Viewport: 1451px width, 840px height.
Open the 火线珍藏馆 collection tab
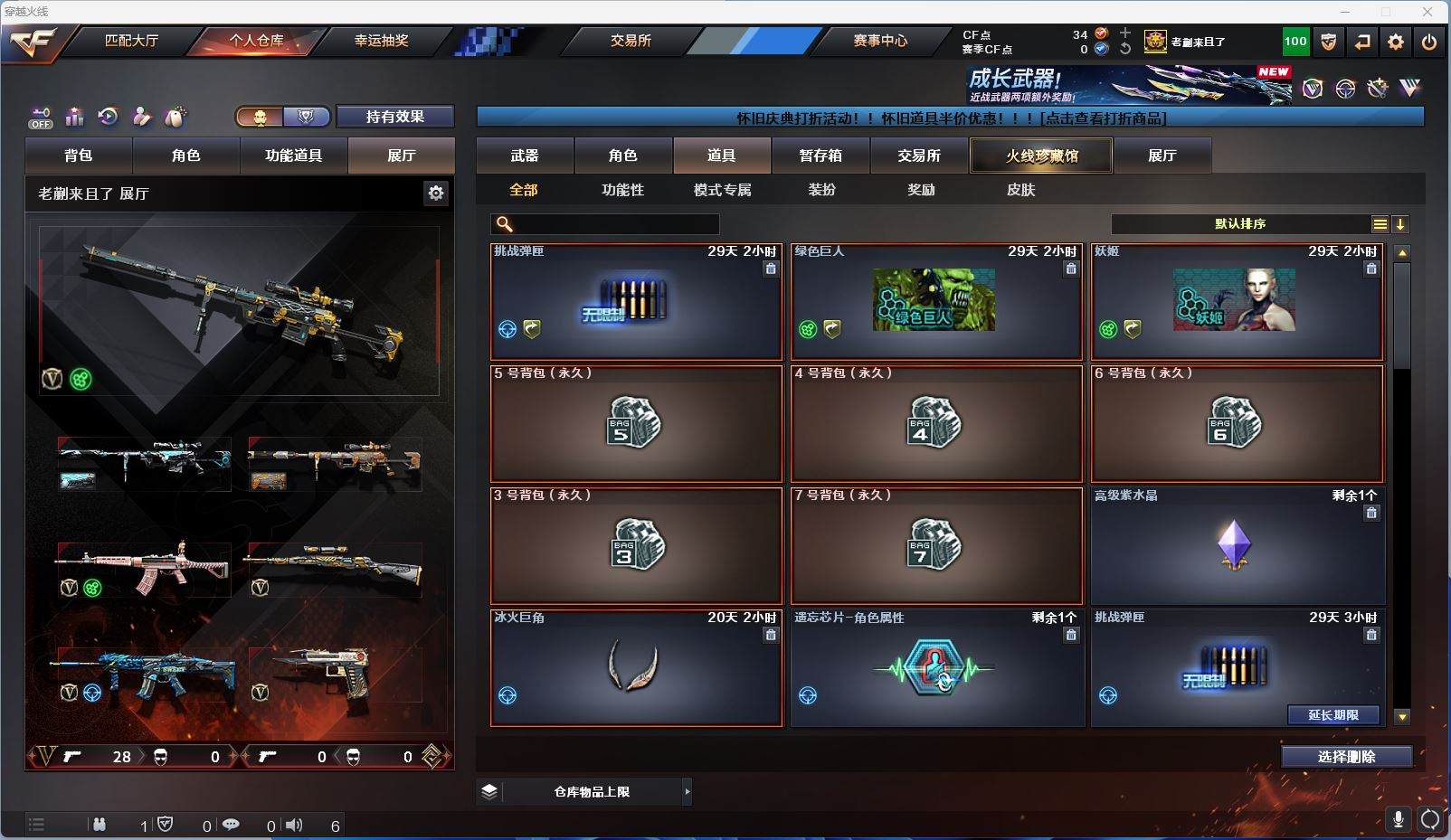(1041, 156)
